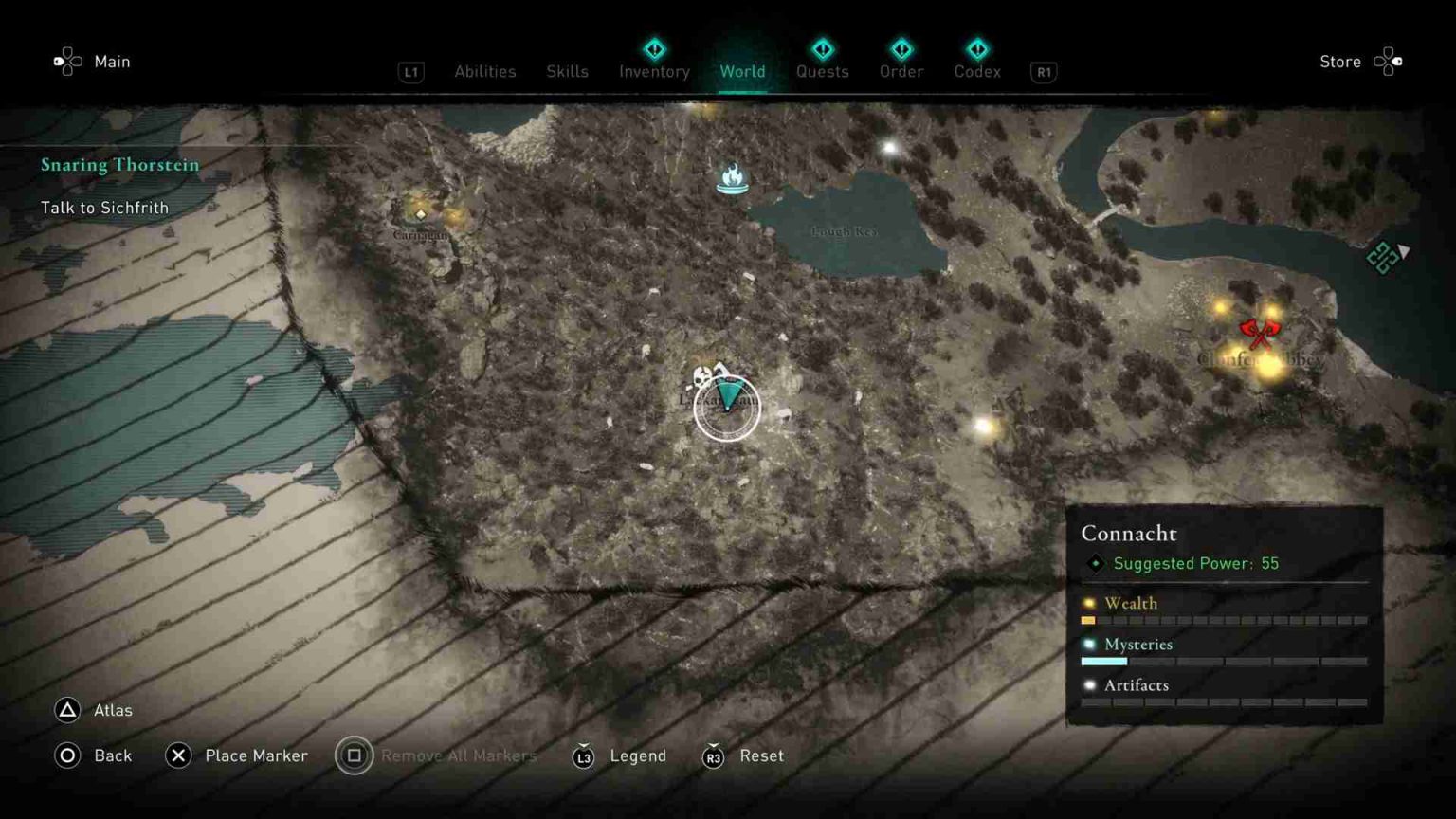Viewport: 1456px width, 819px height.
Task: Click the teal Mysteries dot in Connacht panel
Action: click(1087, 645)
